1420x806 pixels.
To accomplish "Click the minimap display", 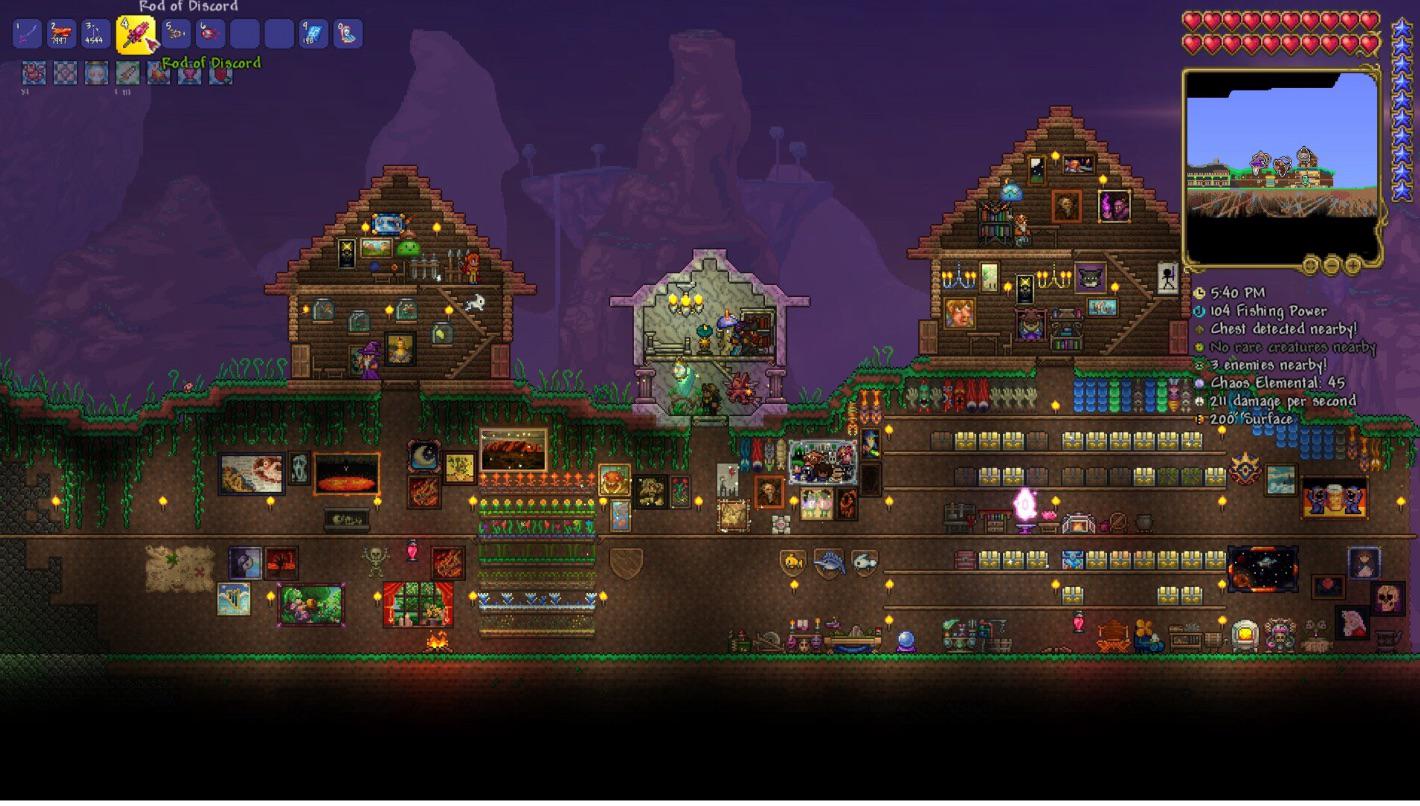I will pos(1281,160).
